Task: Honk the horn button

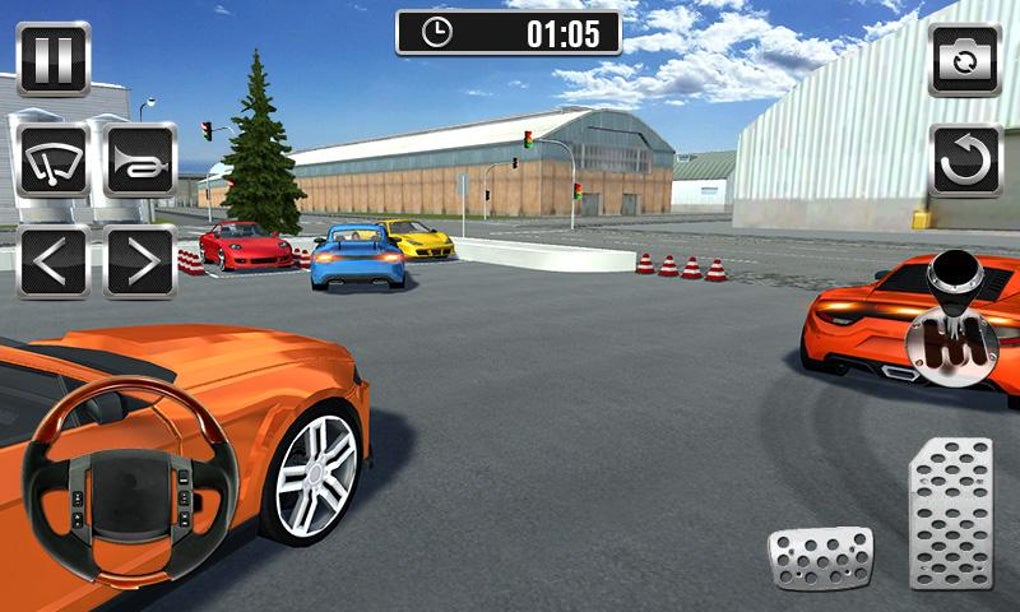Action: point(140,160)
